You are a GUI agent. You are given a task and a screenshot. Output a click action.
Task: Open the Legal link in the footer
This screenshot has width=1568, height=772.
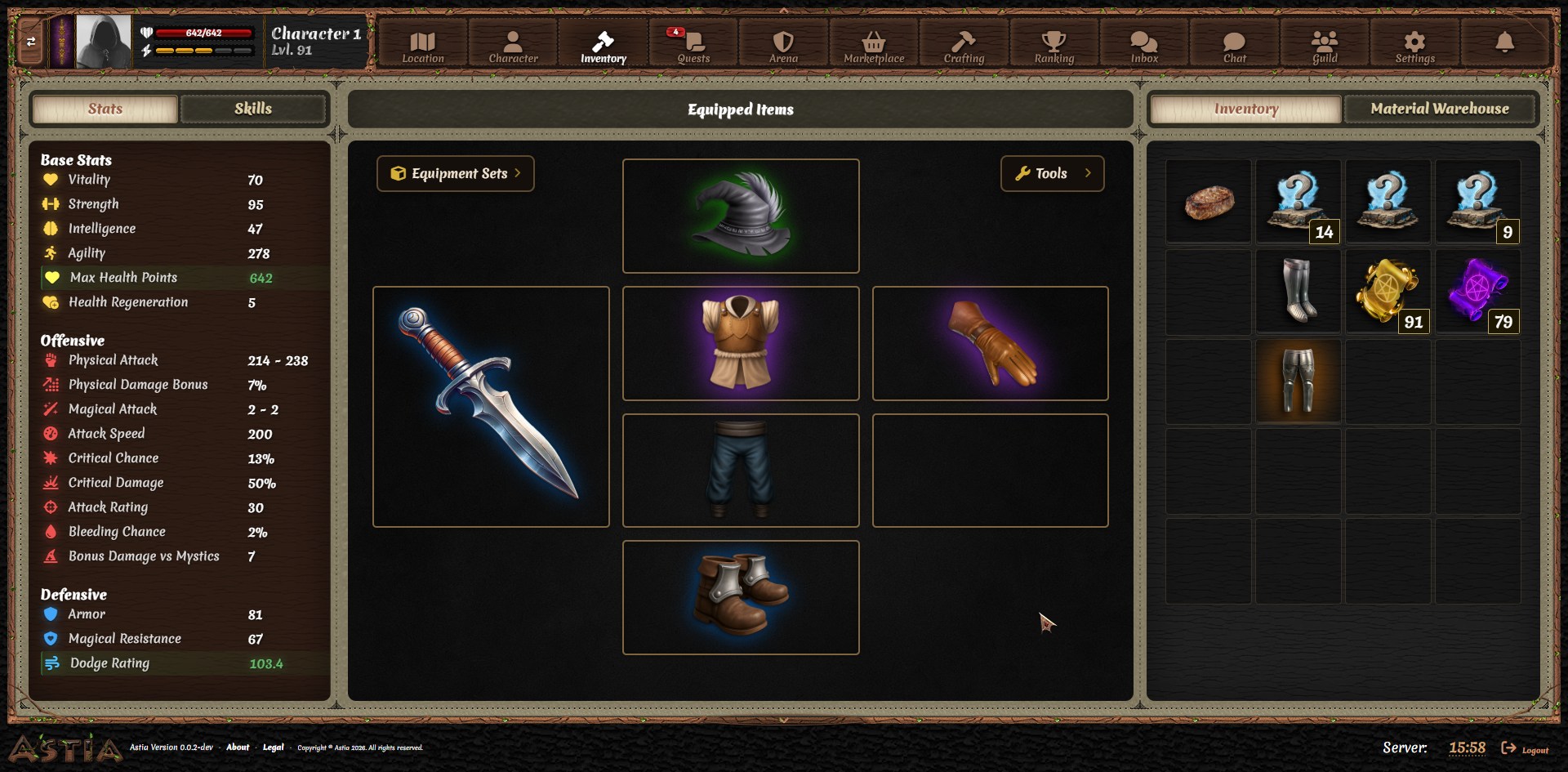tap(274, 747)
